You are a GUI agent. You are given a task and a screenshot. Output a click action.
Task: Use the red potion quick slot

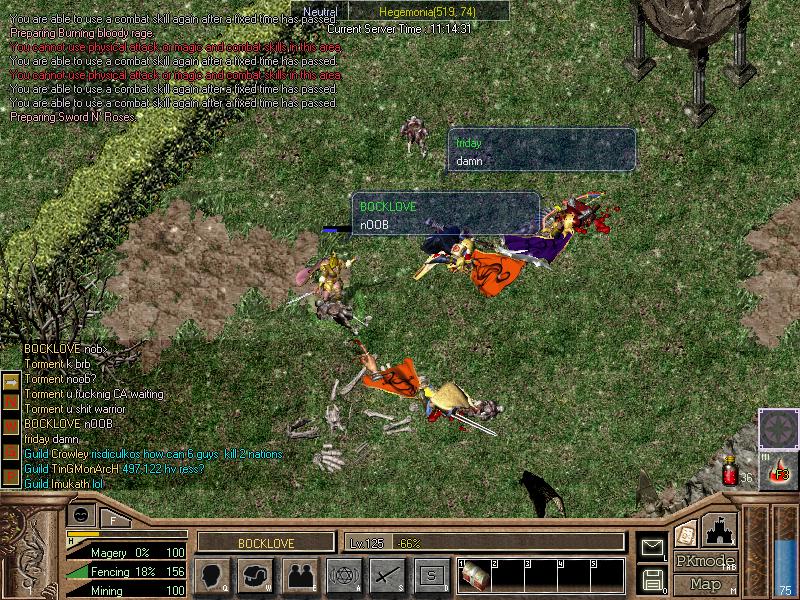point(730,470)
